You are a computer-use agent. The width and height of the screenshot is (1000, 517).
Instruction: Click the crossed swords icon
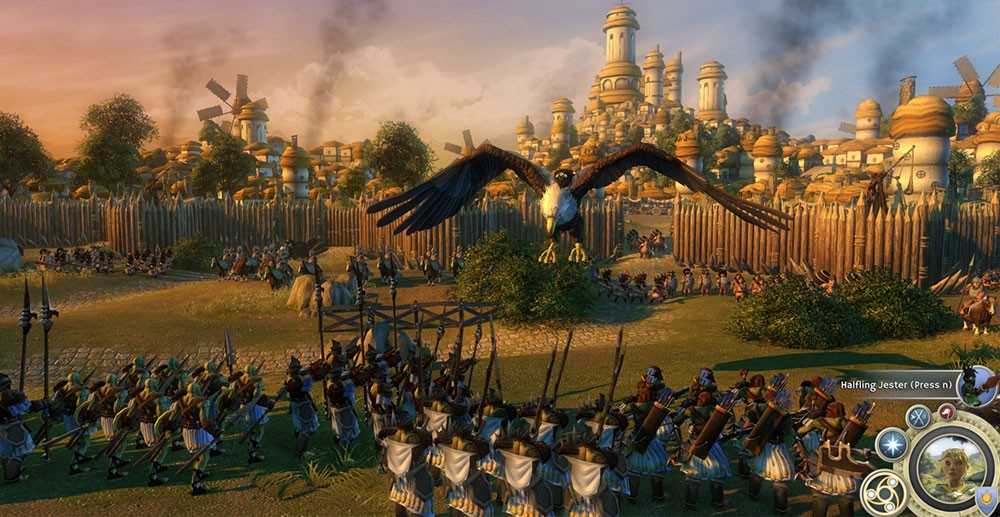(x=918, y=417)
